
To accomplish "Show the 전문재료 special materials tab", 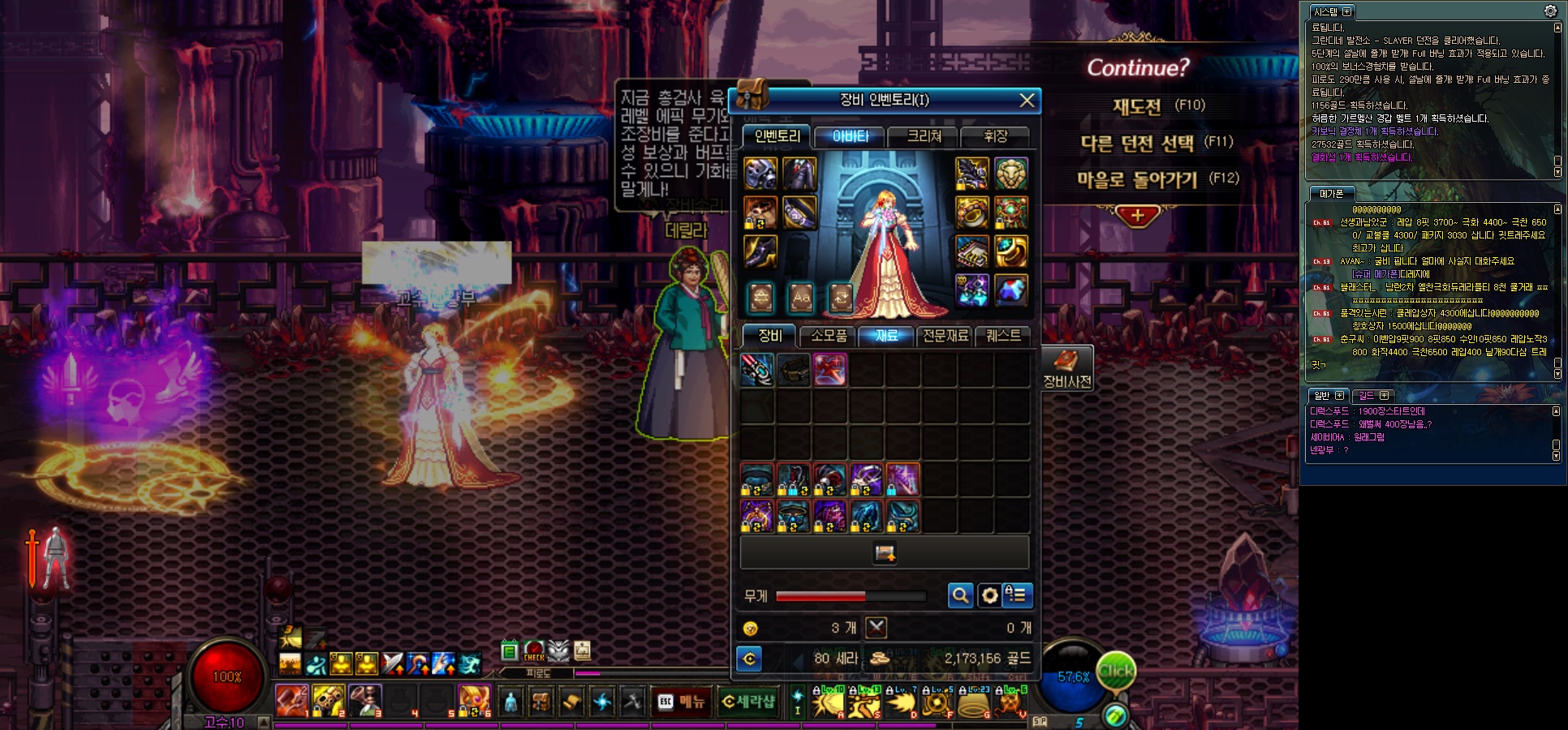I will tap(945, 336).
